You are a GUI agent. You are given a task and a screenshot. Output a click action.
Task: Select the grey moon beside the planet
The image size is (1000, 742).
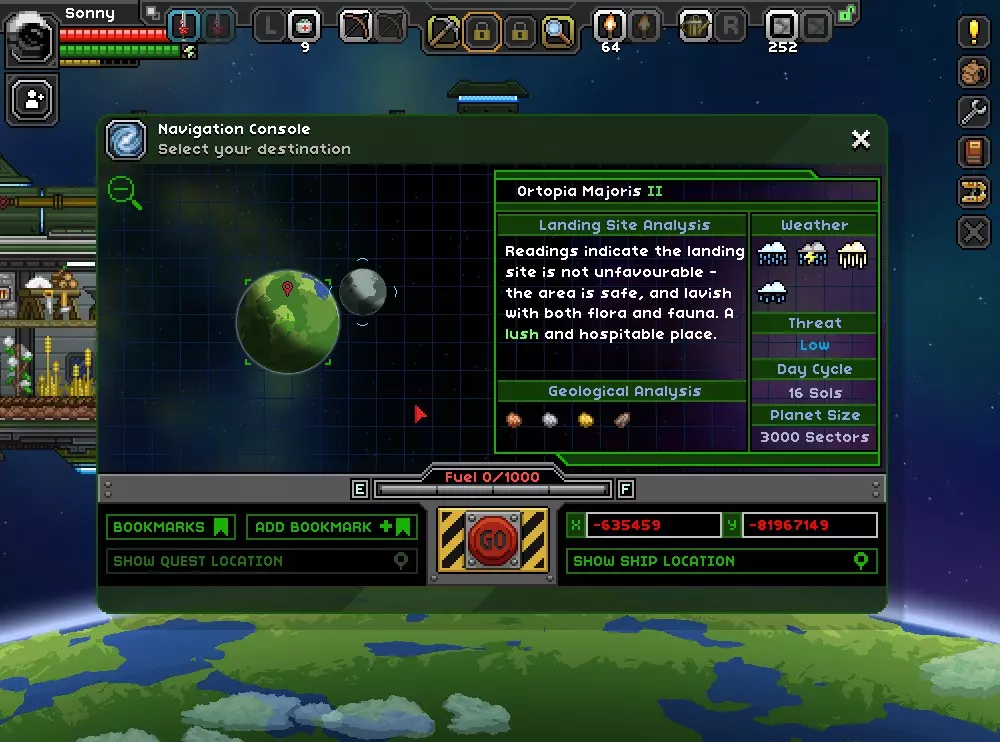[x=363, y=292]
